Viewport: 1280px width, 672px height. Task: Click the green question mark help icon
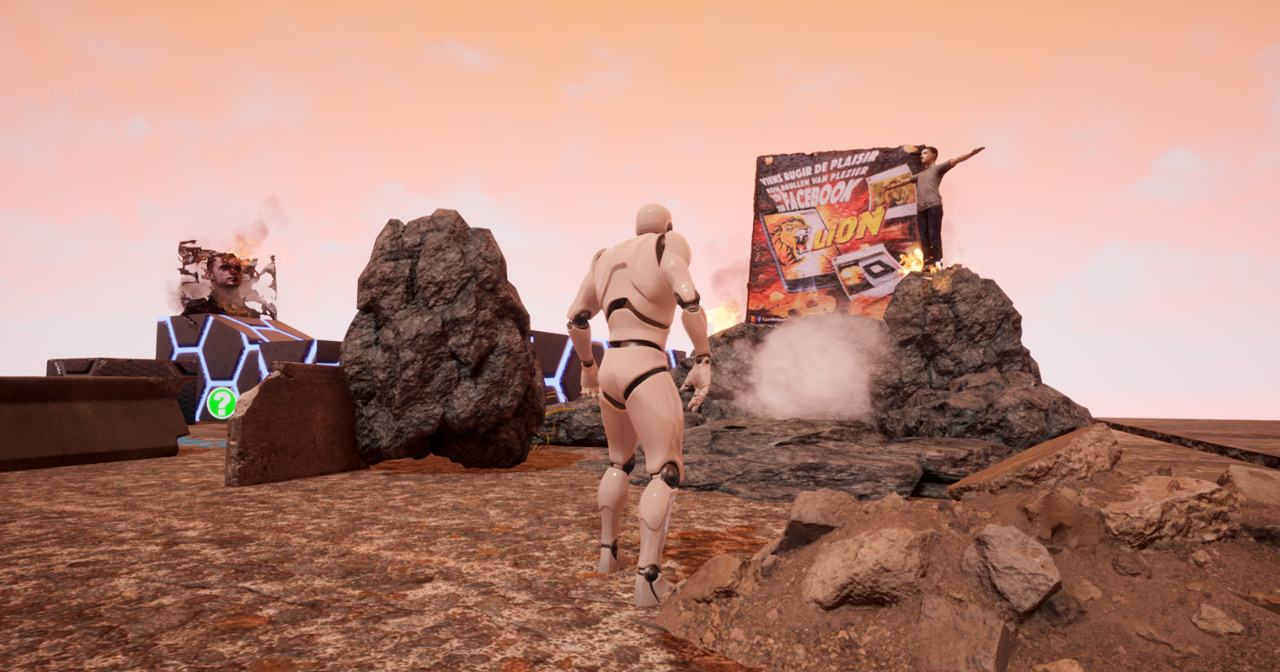221,402
